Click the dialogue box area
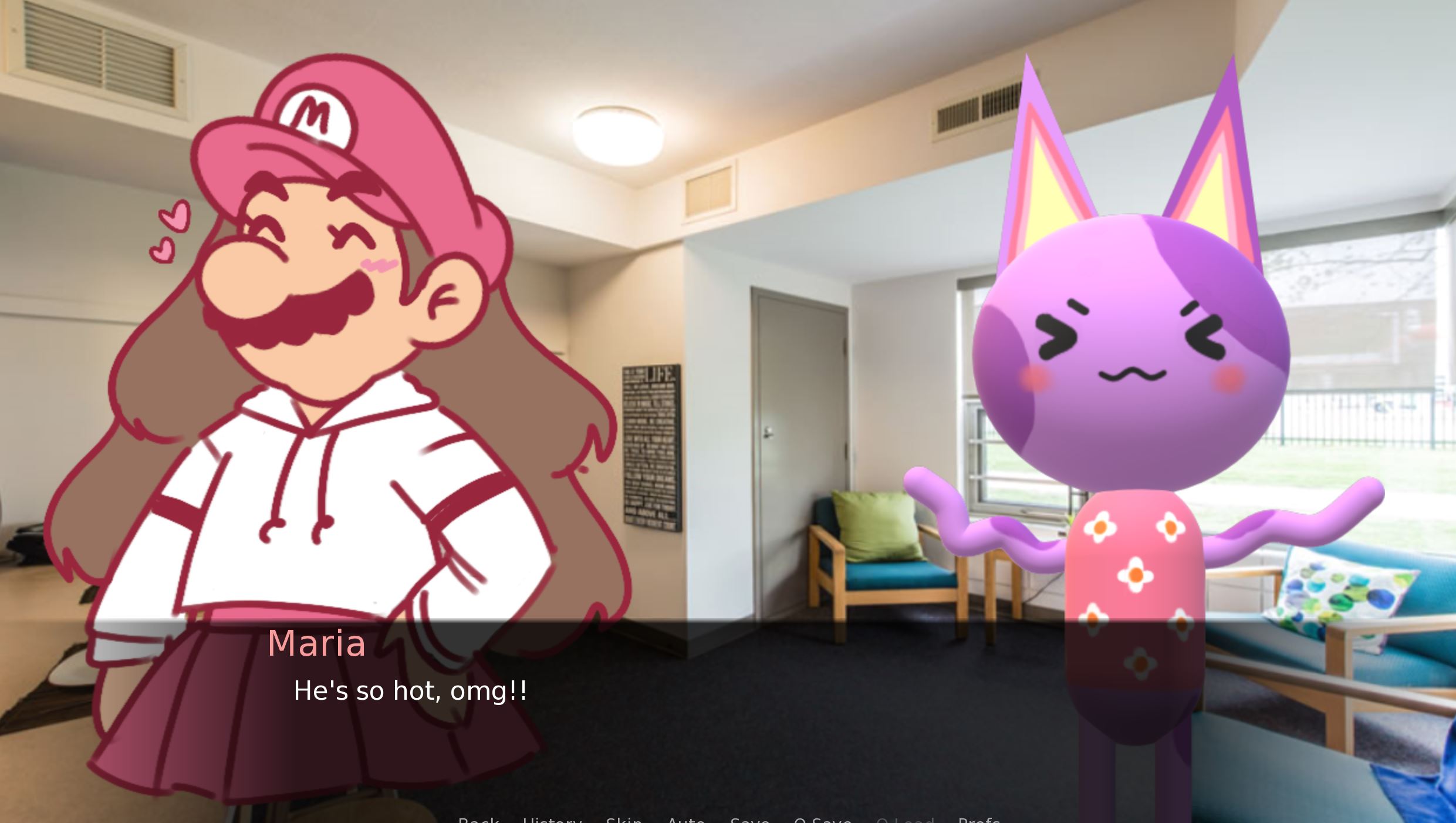1456x823 pixels. point(728,704)
